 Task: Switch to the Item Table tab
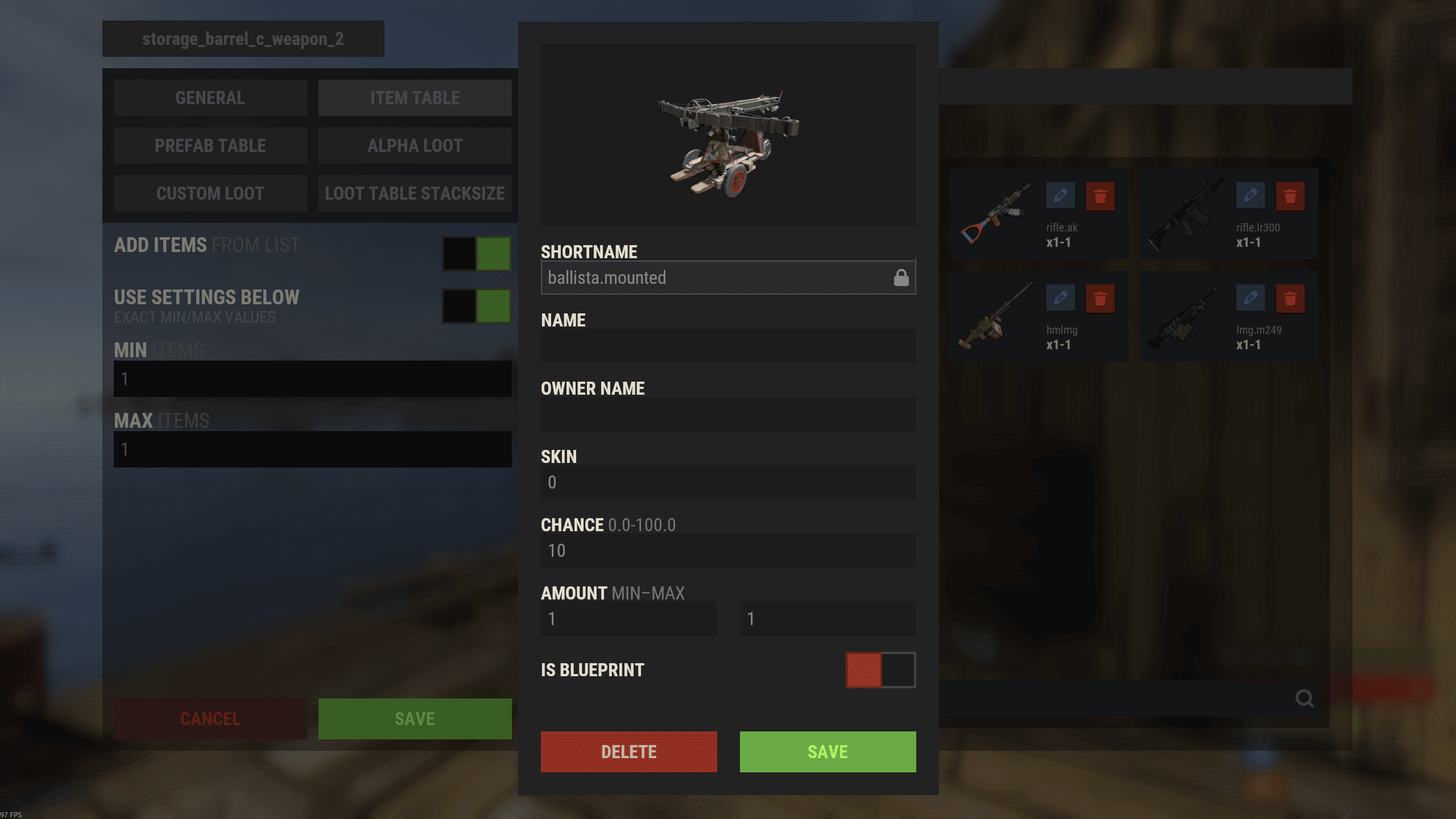pyautogui.click(x=415, y=98)
